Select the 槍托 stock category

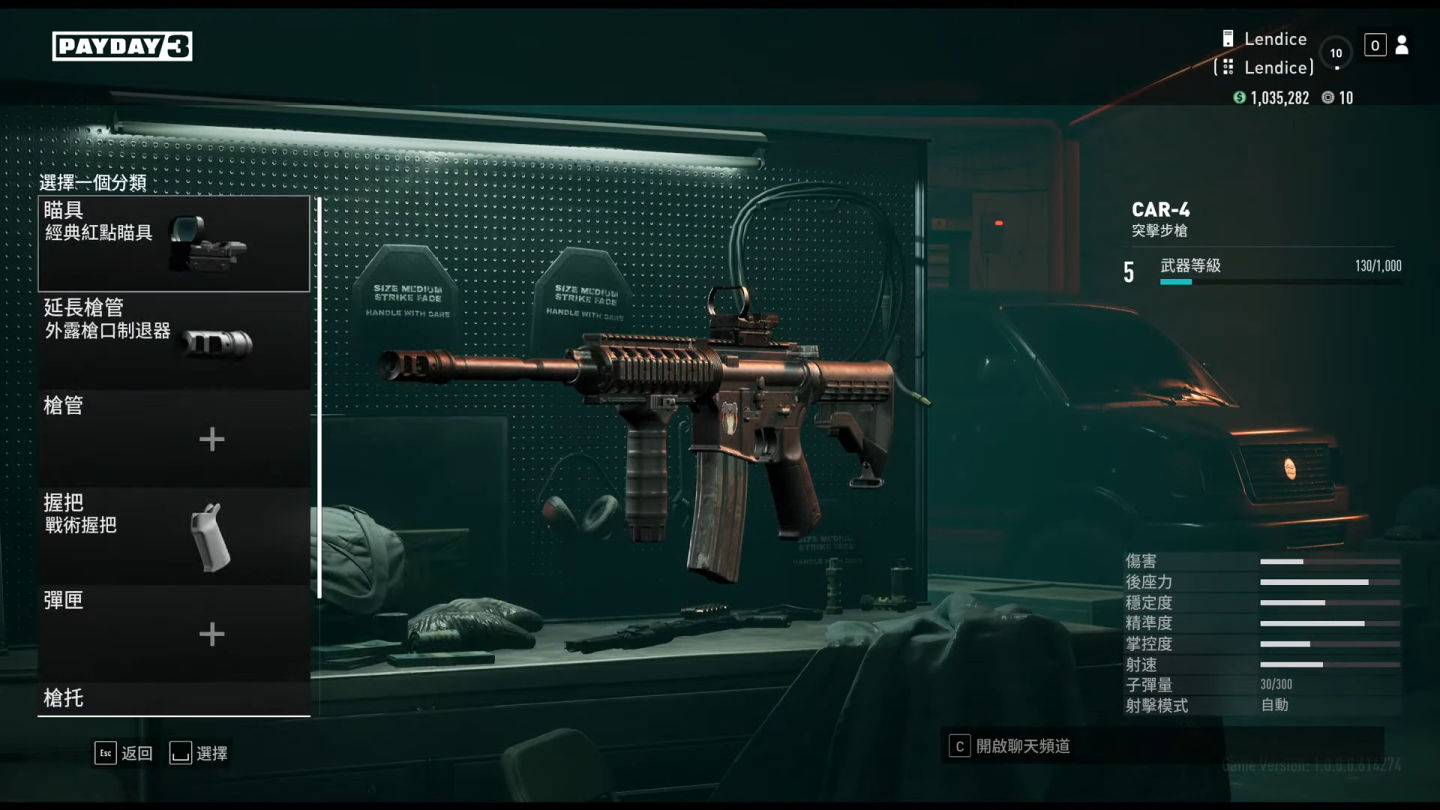point(174,698)
